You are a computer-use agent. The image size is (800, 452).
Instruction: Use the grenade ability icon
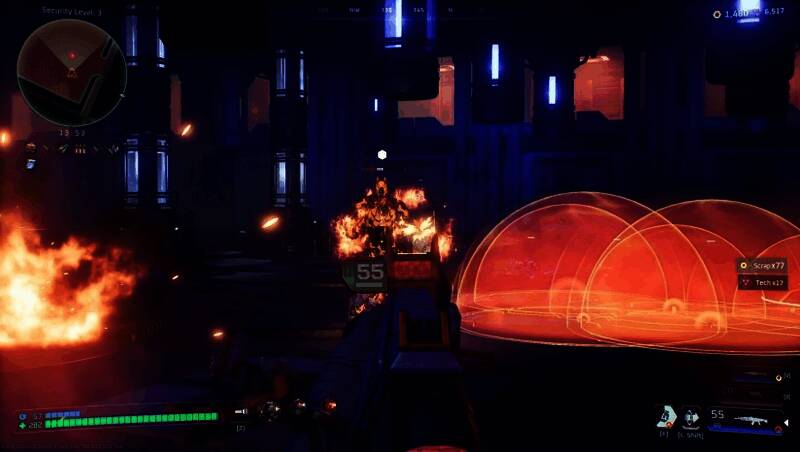pyautogui.click(x=665, y=417)
